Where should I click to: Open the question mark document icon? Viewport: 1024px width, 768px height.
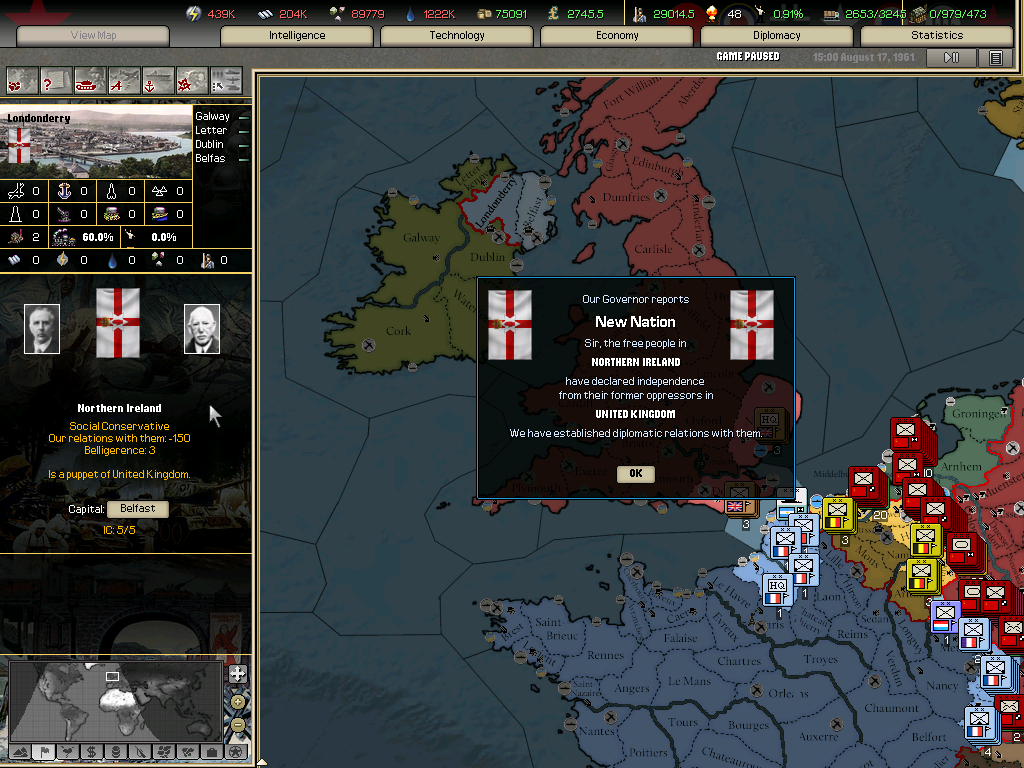click(x=56, y=80)
